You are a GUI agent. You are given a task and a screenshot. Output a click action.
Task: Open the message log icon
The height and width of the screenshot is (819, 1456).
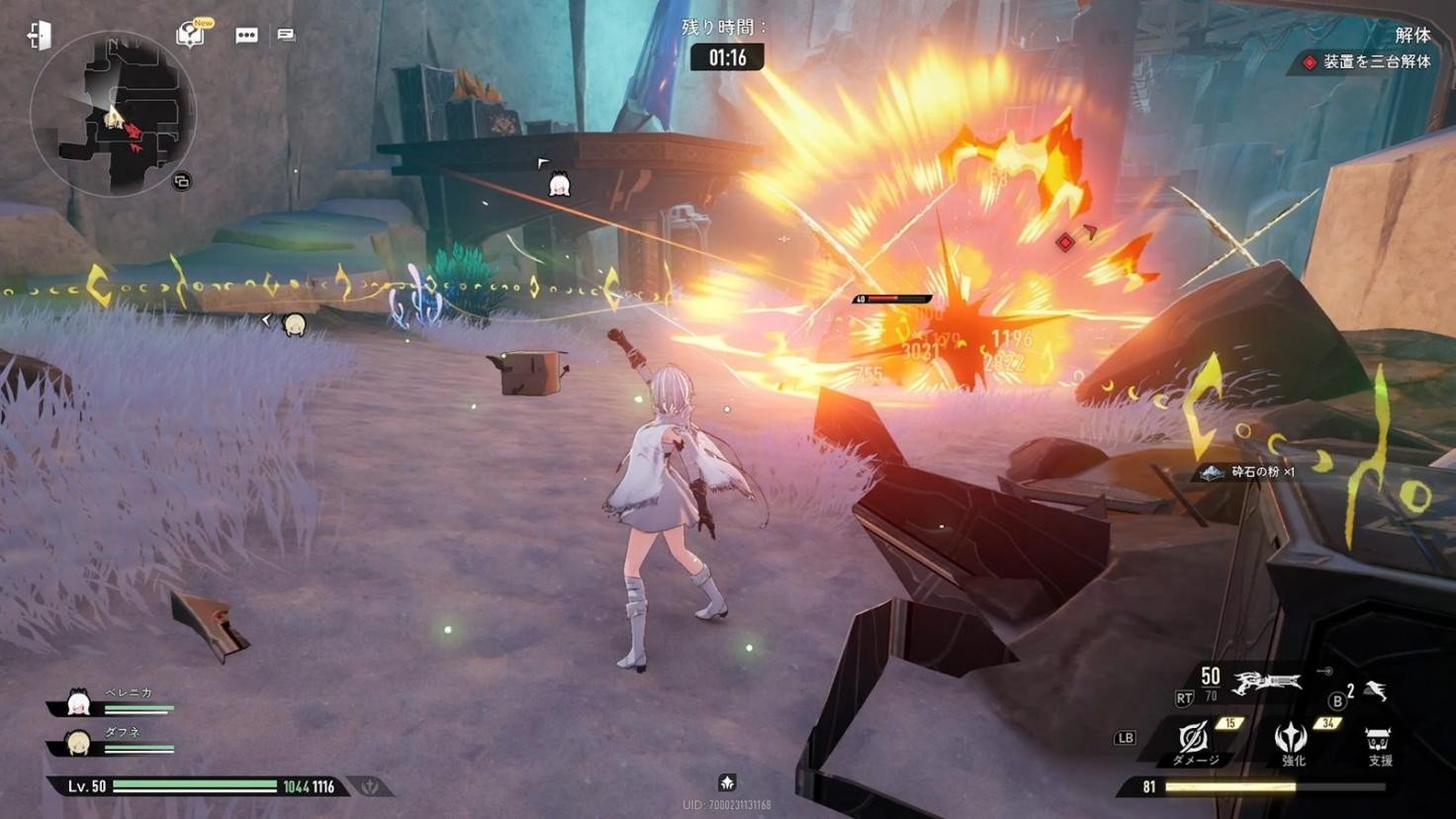coord(286,36)
